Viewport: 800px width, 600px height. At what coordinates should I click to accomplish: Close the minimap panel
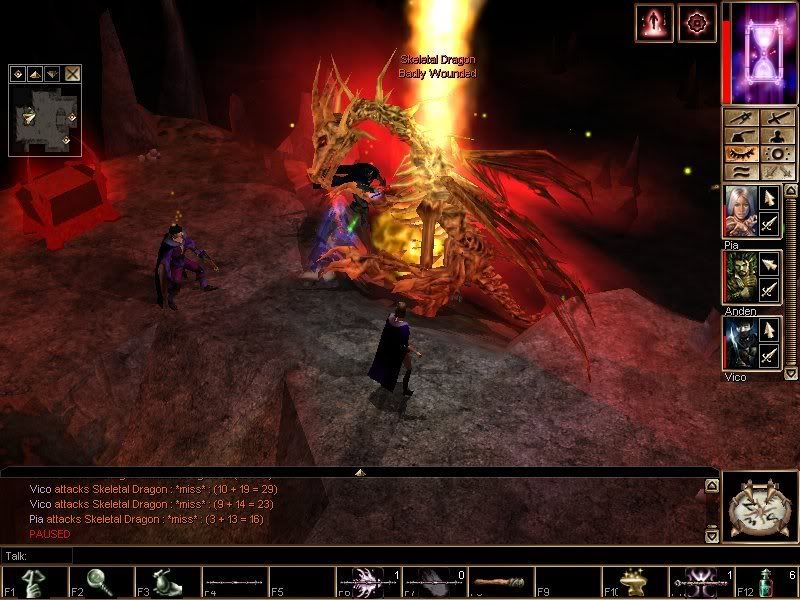pyautogui.click(x=73, y=73)
